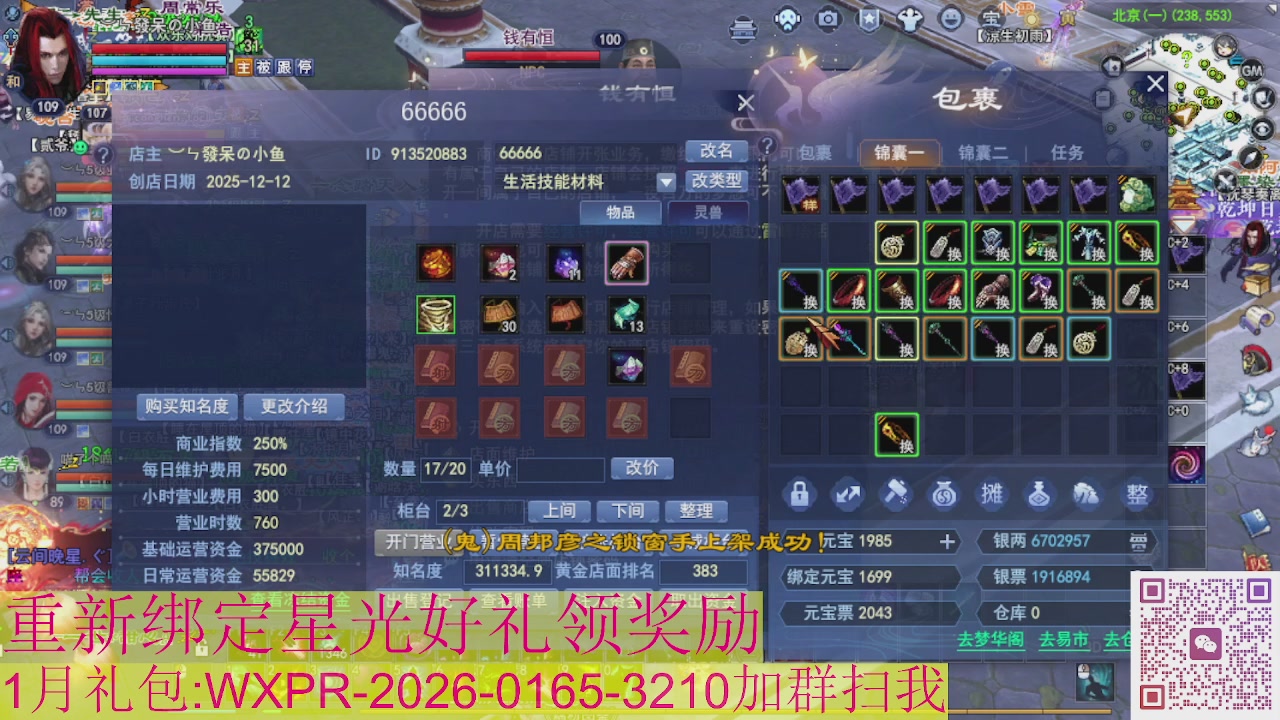Screen dimensions: 1280x720
Task: Click the mask icon in the top toolbar
Action: 785,18
